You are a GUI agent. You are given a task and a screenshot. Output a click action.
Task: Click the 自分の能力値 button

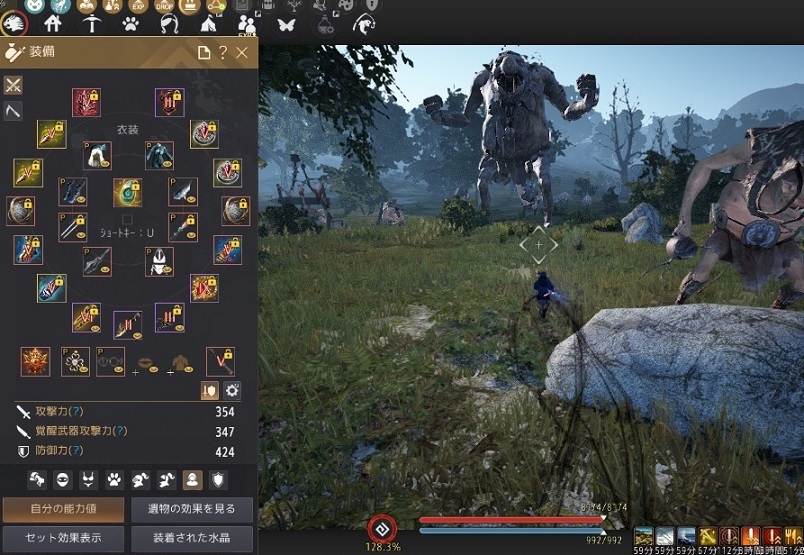tap(63, 509)
